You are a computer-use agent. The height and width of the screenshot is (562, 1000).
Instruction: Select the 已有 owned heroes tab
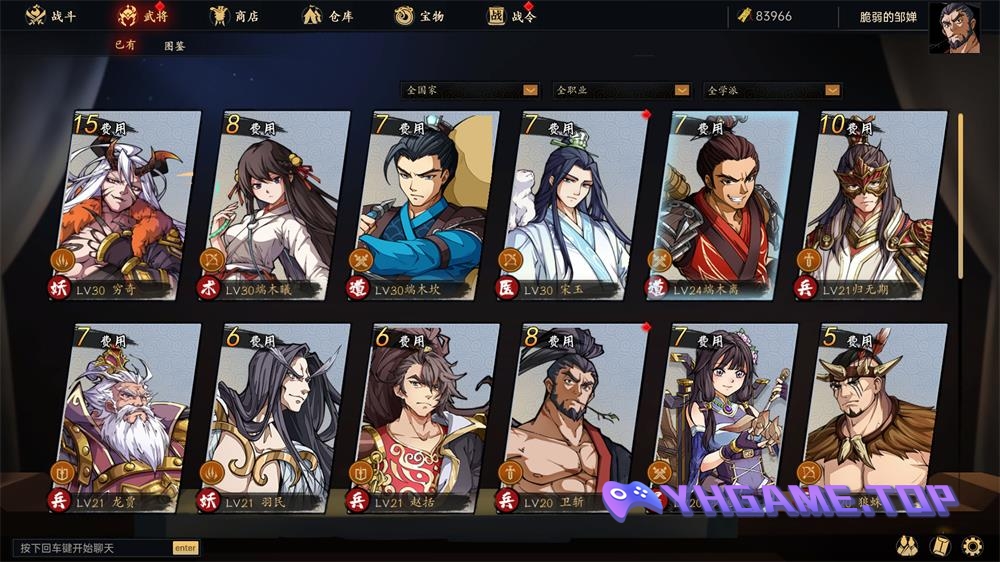(x=125, y=45)
